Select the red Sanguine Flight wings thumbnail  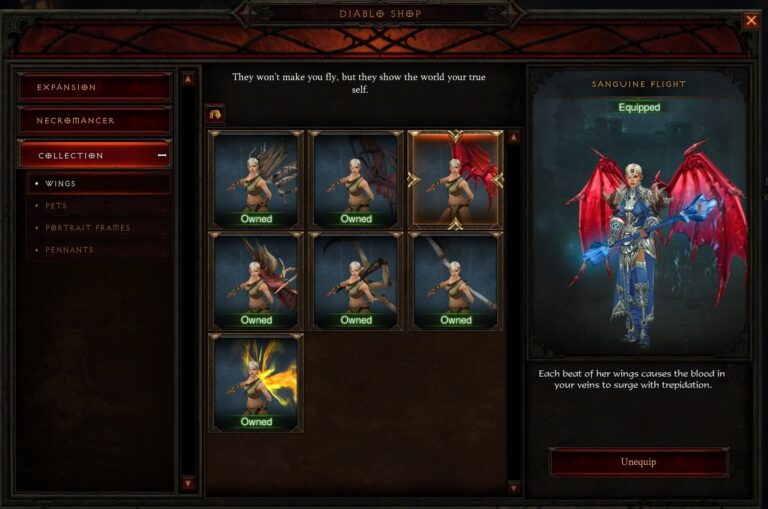point(455,180)
